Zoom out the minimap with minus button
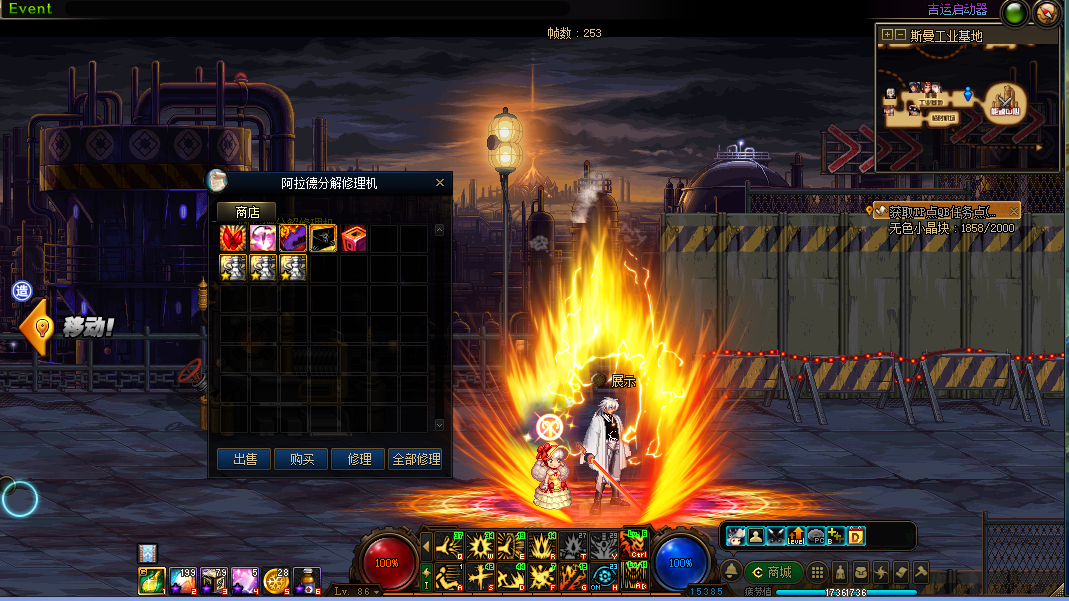The height and width of the screenshot is (601, 1069). tap(900, 35)
